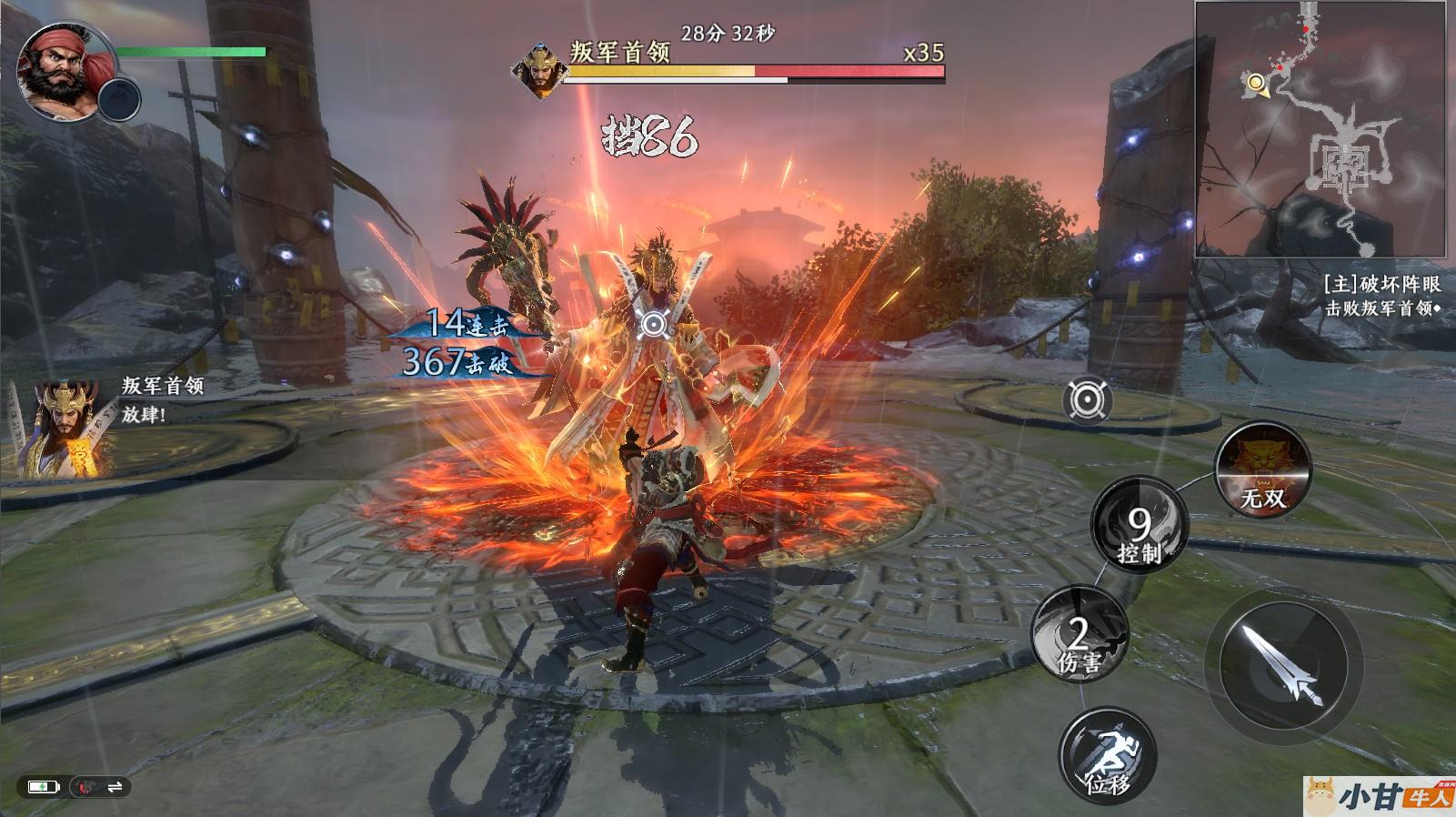Click the swap arrows icon in status bar
The width and height of the screenshot is (1456, 817).
pos(115,787)
